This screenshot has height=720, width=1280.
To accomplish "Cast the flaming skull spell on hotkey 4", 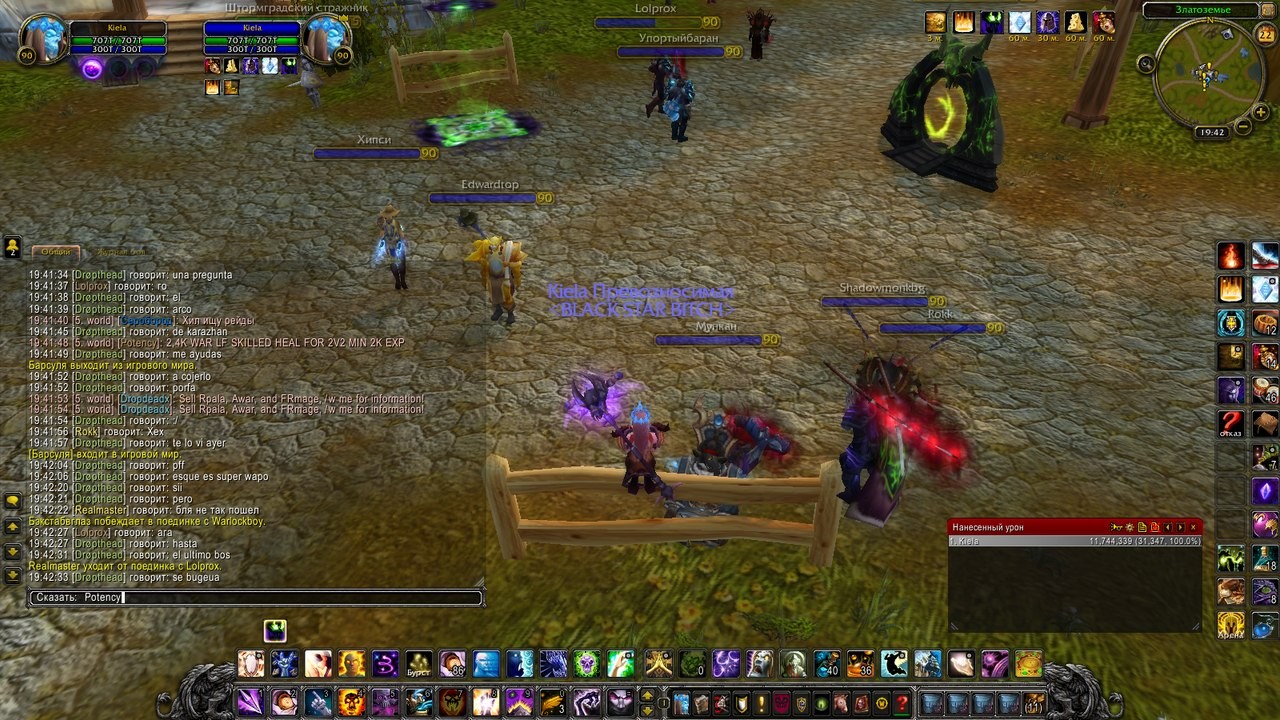I will pyautogui.click(x=351, y=702).
